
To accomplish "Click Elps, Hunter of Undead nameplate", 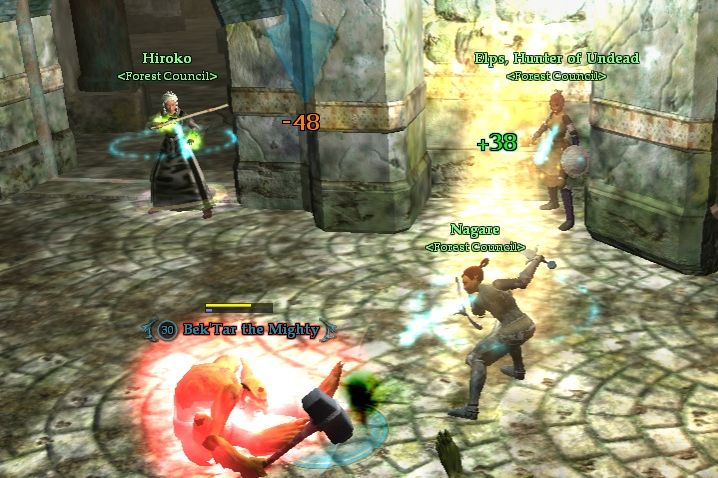I will (556, 58).
